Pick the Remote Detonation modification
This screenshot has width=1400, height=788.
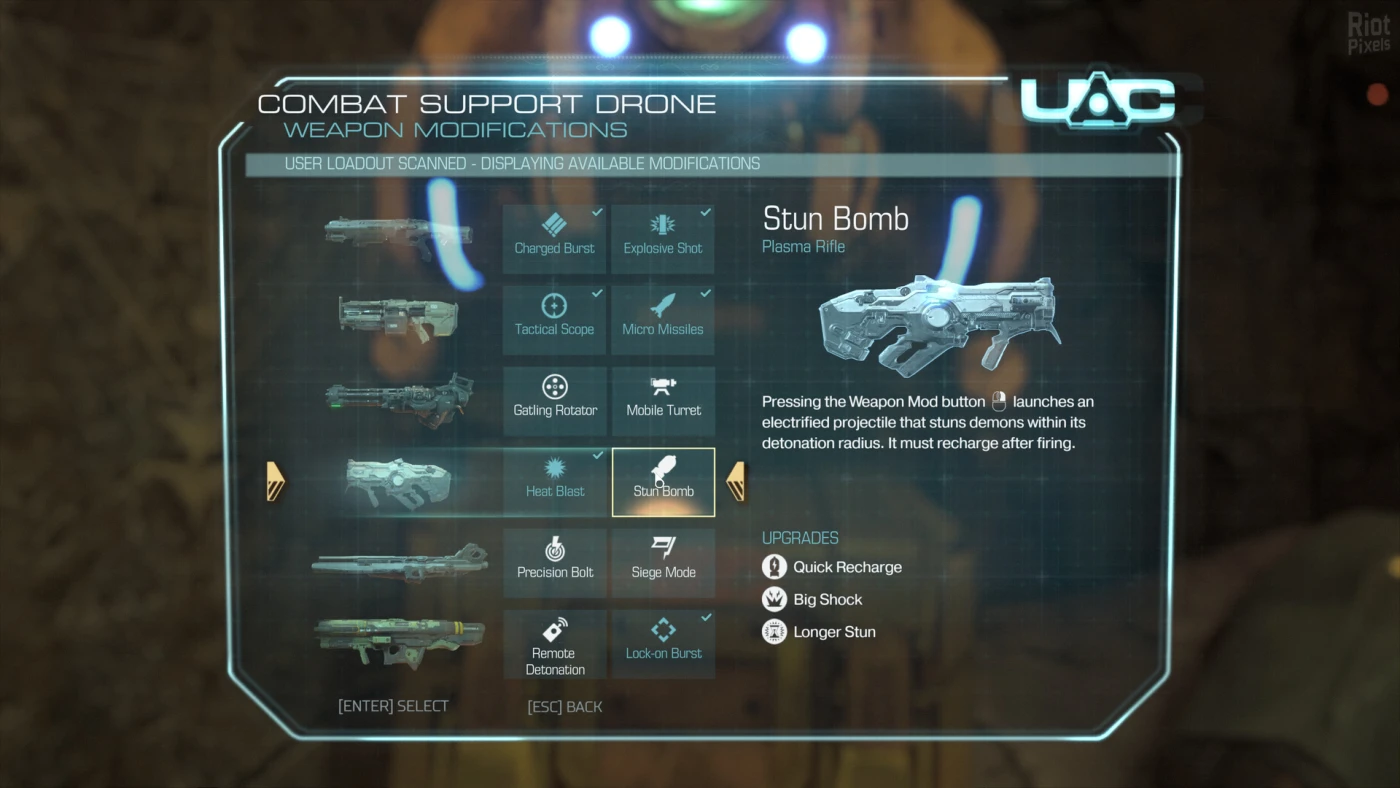tap(554, 645)
